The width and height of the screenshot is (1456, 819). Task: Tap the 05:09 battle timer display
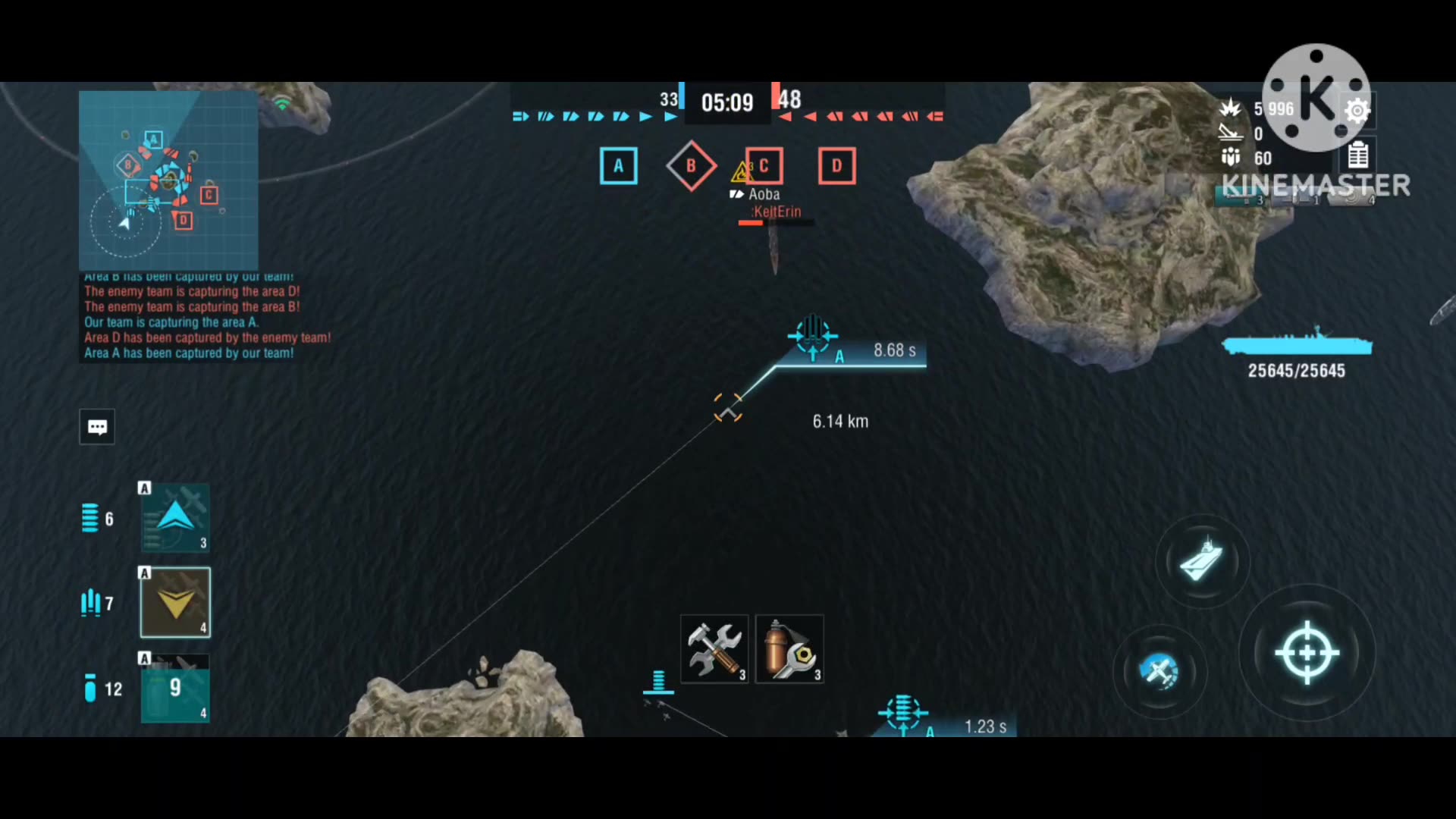pyautogui.click(x=727, y=102)
